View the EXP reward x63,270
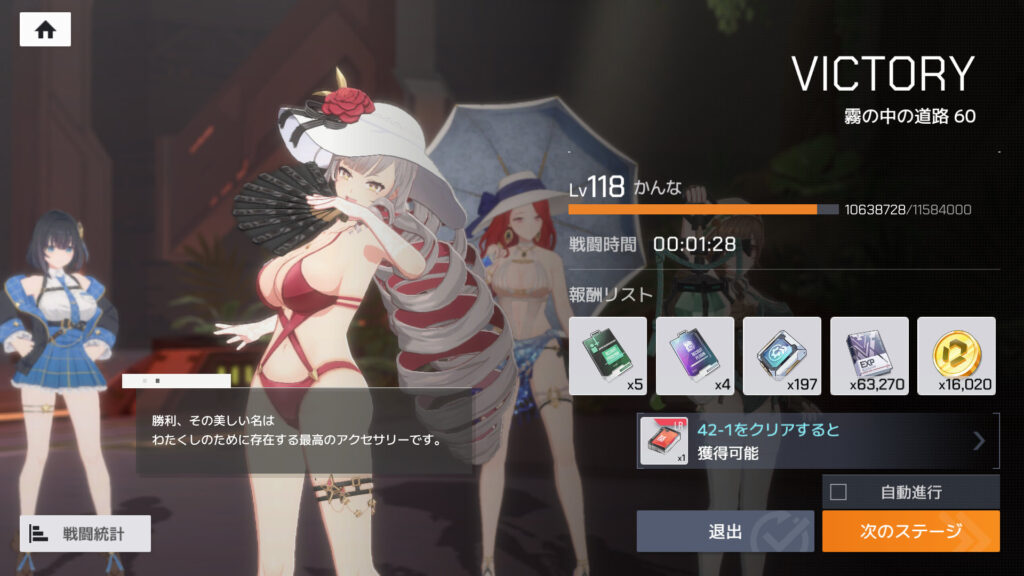The height and width of the screenshot is (576, 1024). coord(869,356)
